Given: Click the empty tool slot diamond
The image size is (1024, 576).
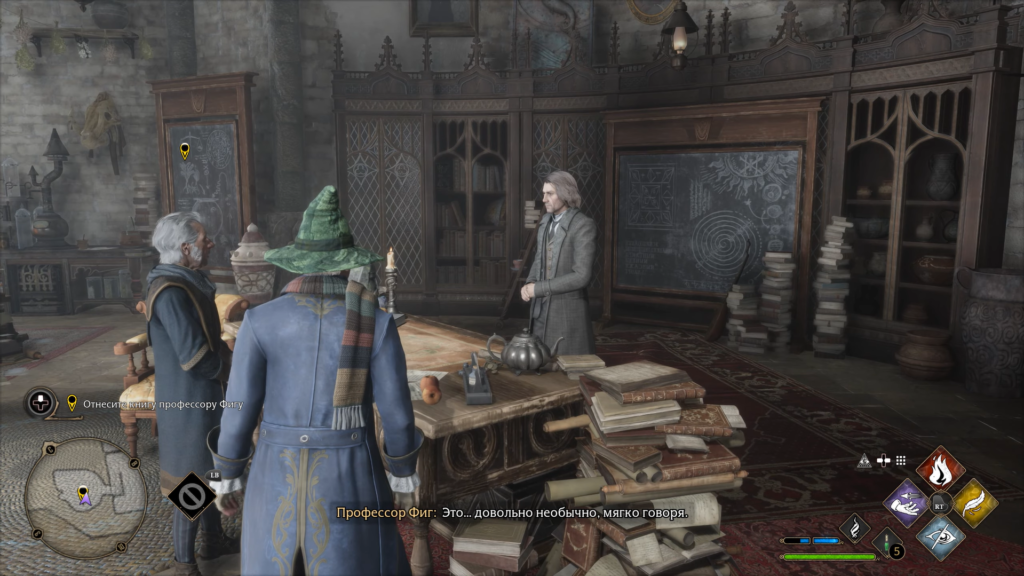Looking at the screenshot, I should pyautogui.click(x=190, y=494).
